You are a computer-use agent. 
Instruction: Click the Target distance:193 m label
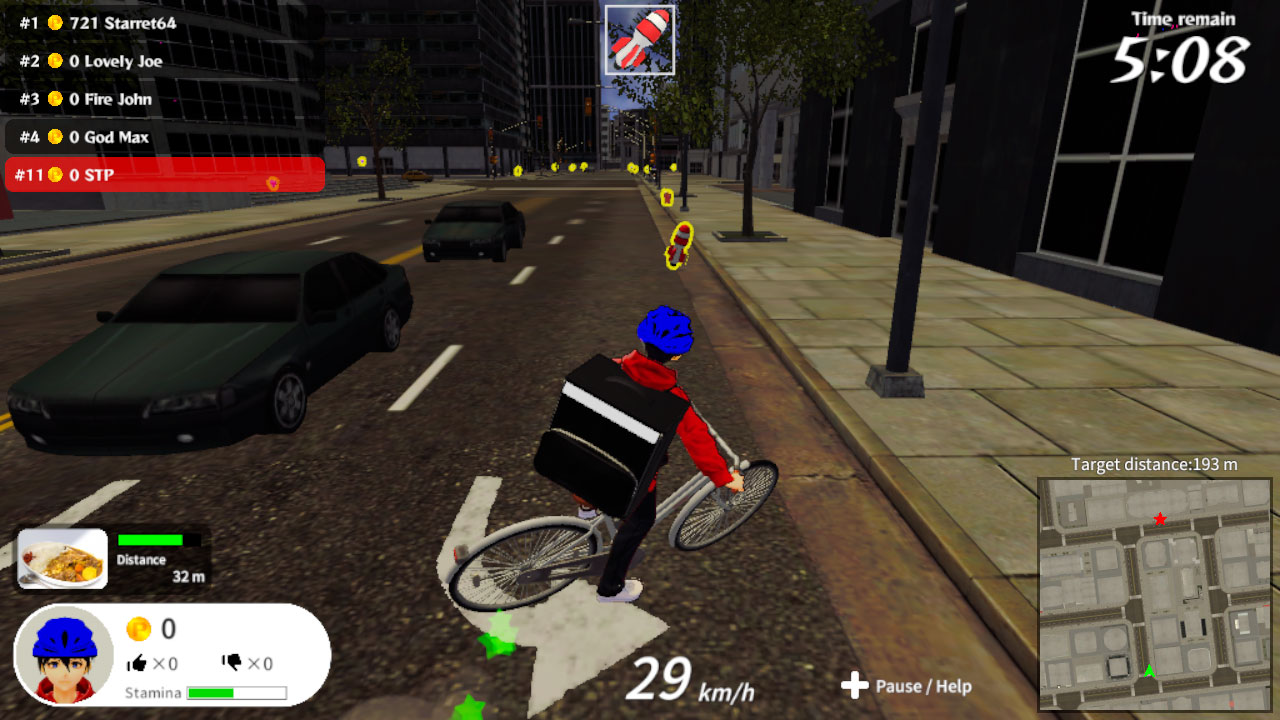1157,464
